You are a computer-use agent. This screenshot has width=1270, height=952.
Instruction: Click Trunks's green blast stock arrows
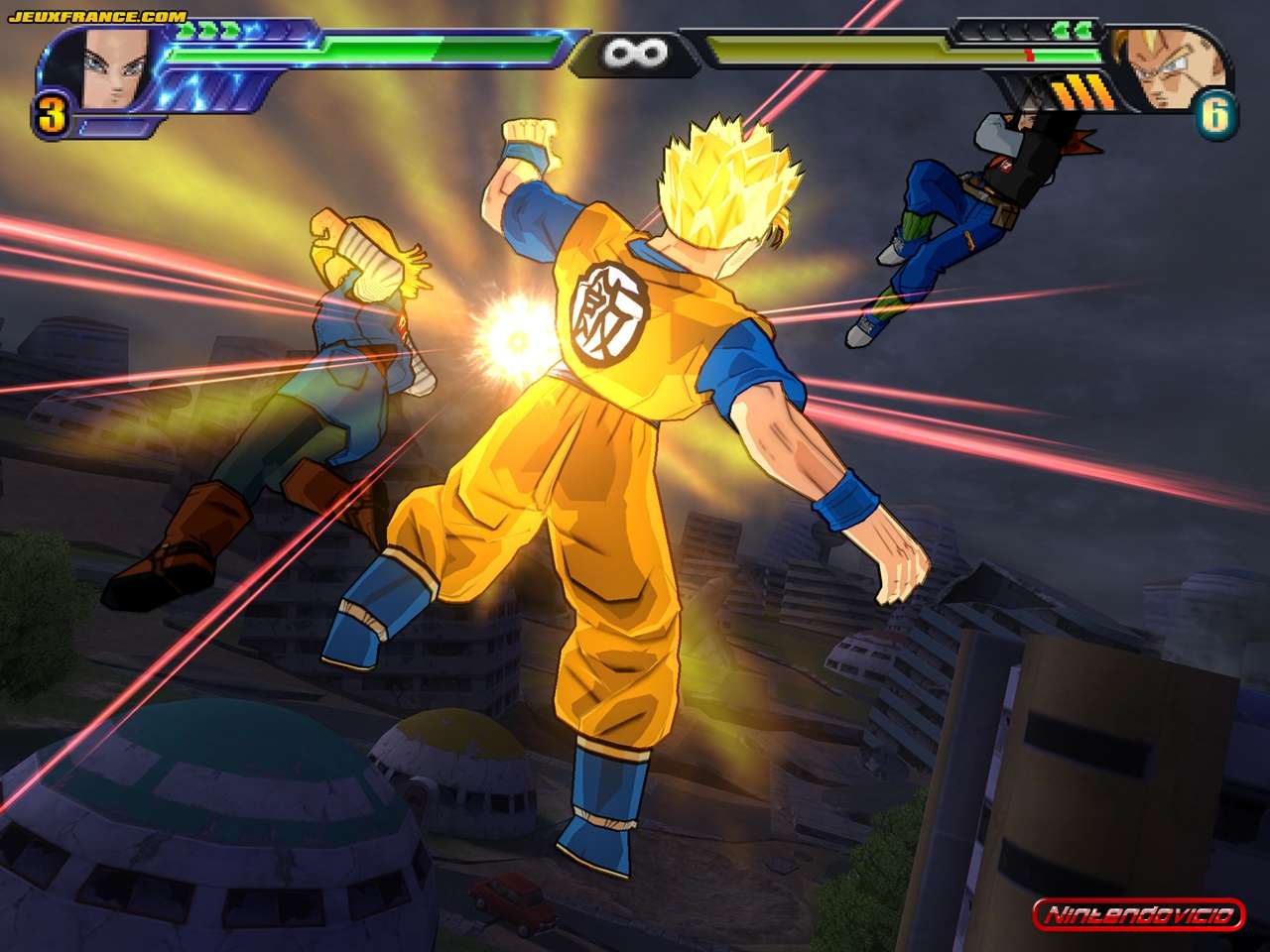pyautogui.click(x=1072, y=30)
